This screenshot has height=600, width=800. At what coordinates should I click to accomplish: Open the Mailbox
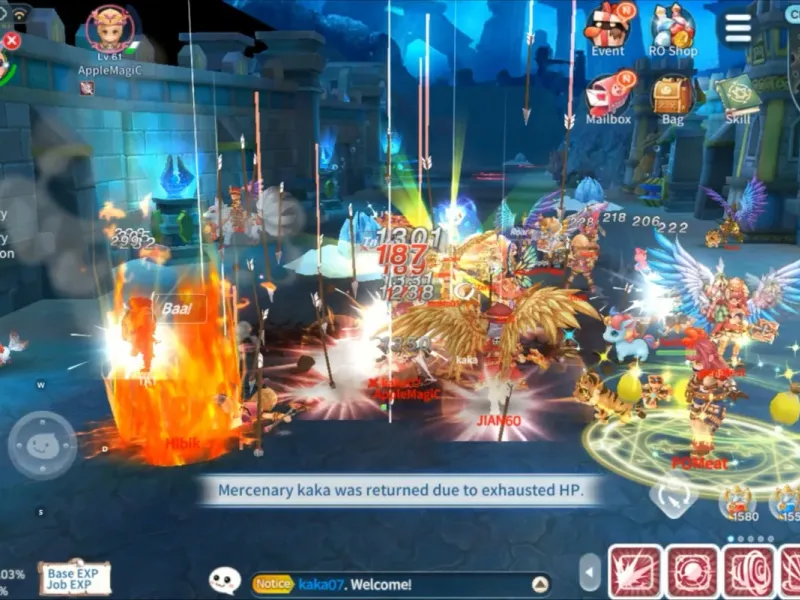tap(607, 95)
